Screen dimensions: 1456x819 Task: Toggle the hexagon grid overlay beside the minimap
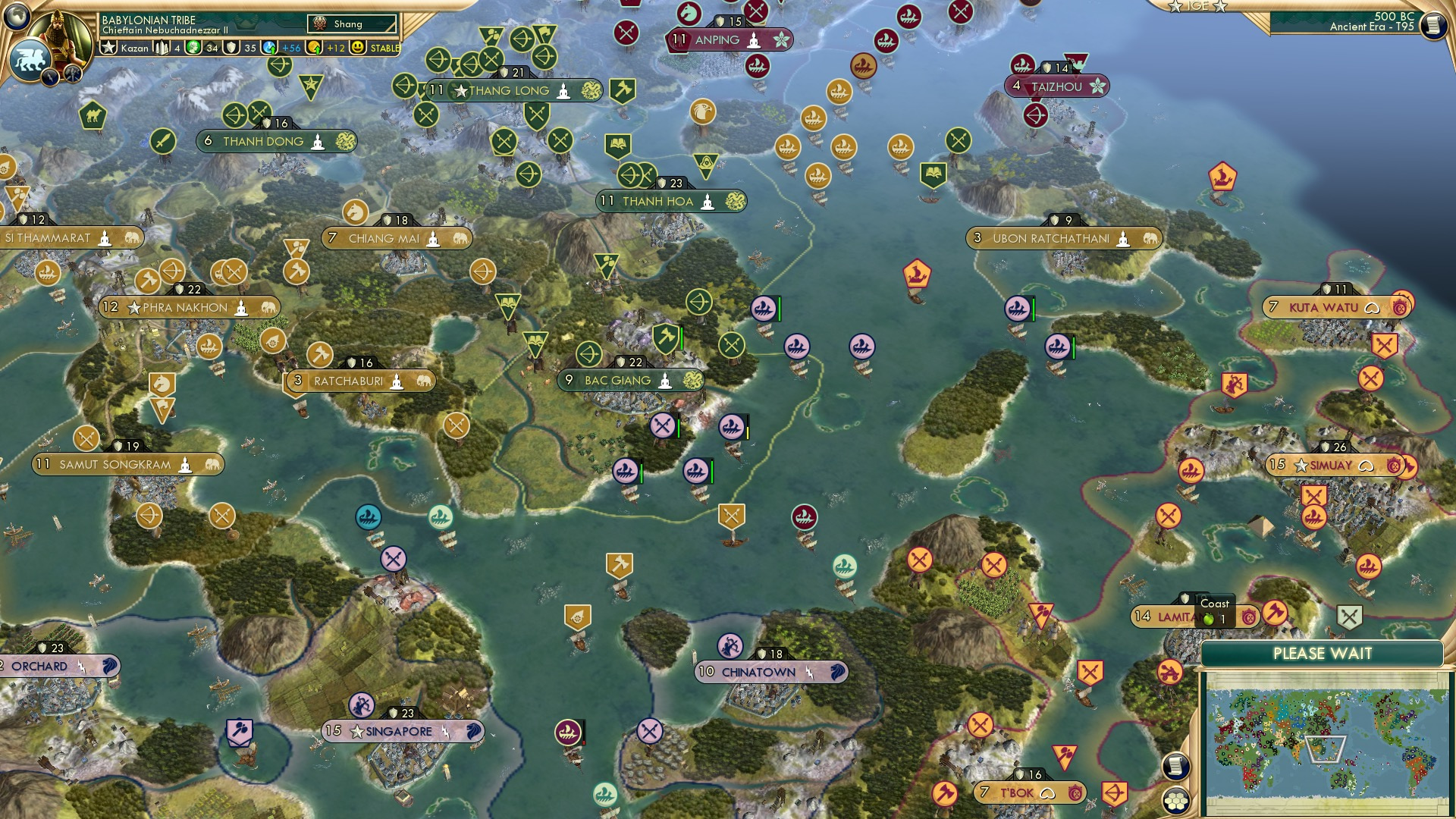[x=1175, y=799]
